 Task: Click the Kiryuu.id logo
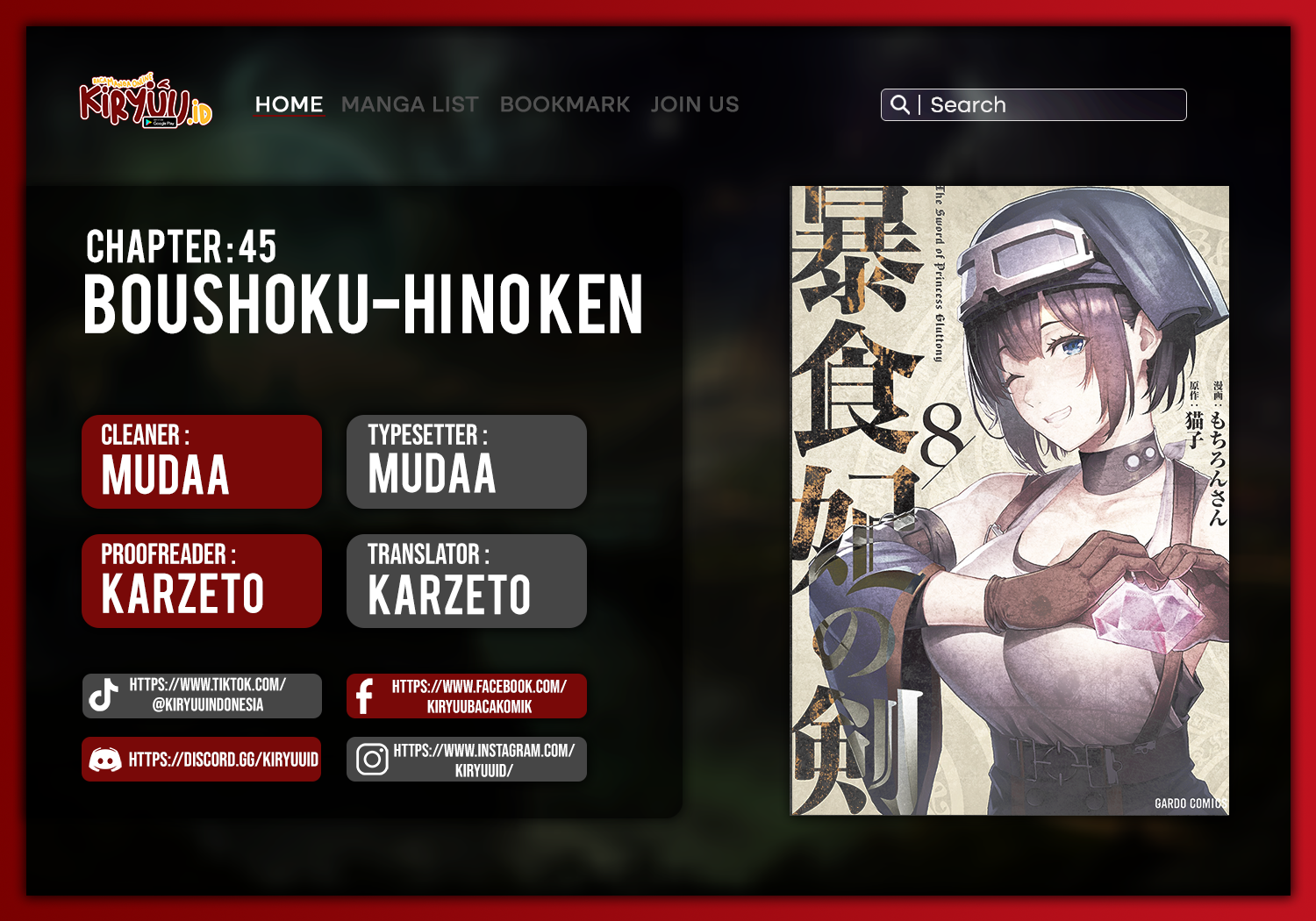146,103
